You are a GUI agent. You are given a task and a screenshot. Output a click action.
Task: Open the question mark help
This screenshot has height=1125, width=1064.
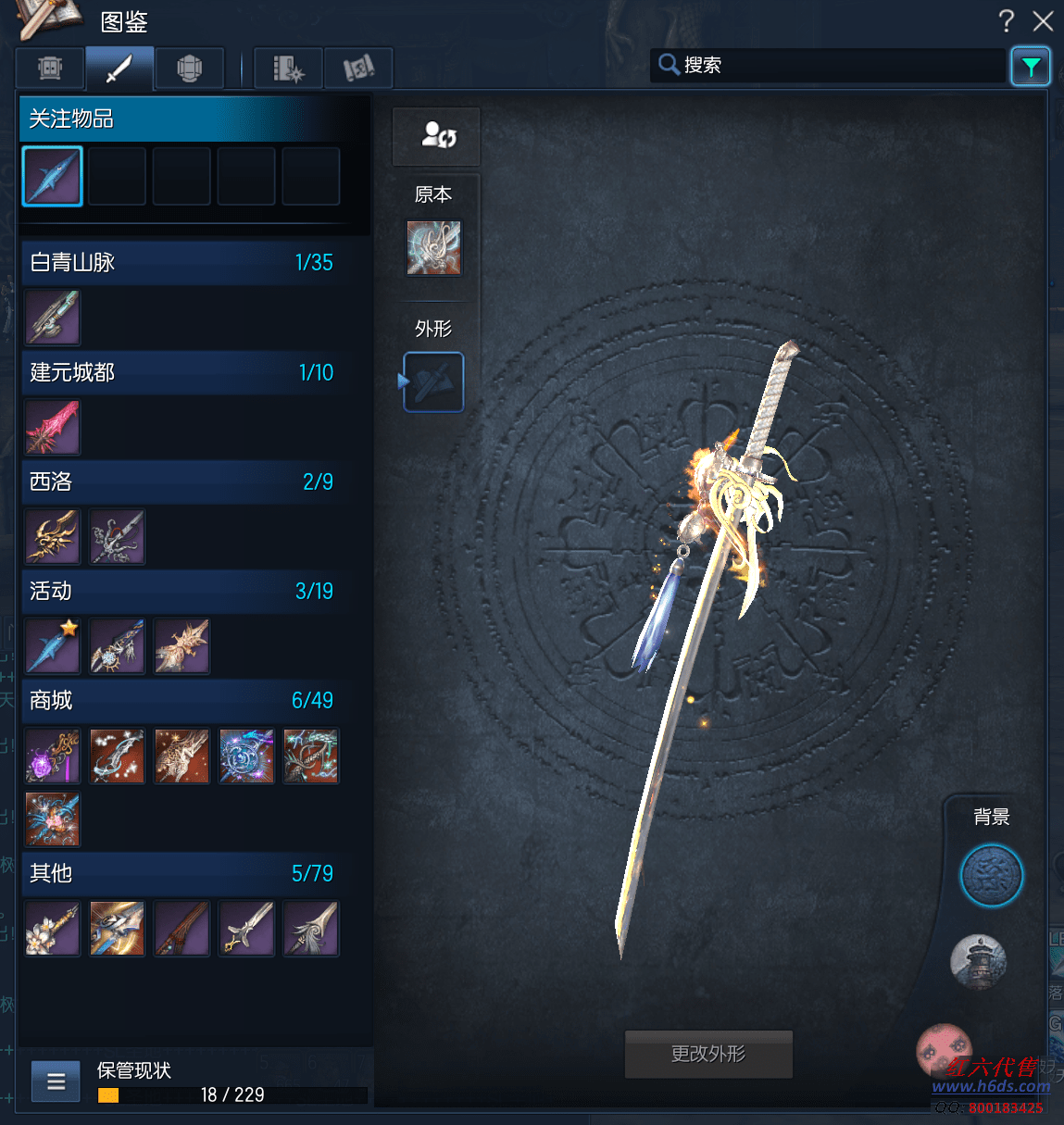tap(1007, 20)
